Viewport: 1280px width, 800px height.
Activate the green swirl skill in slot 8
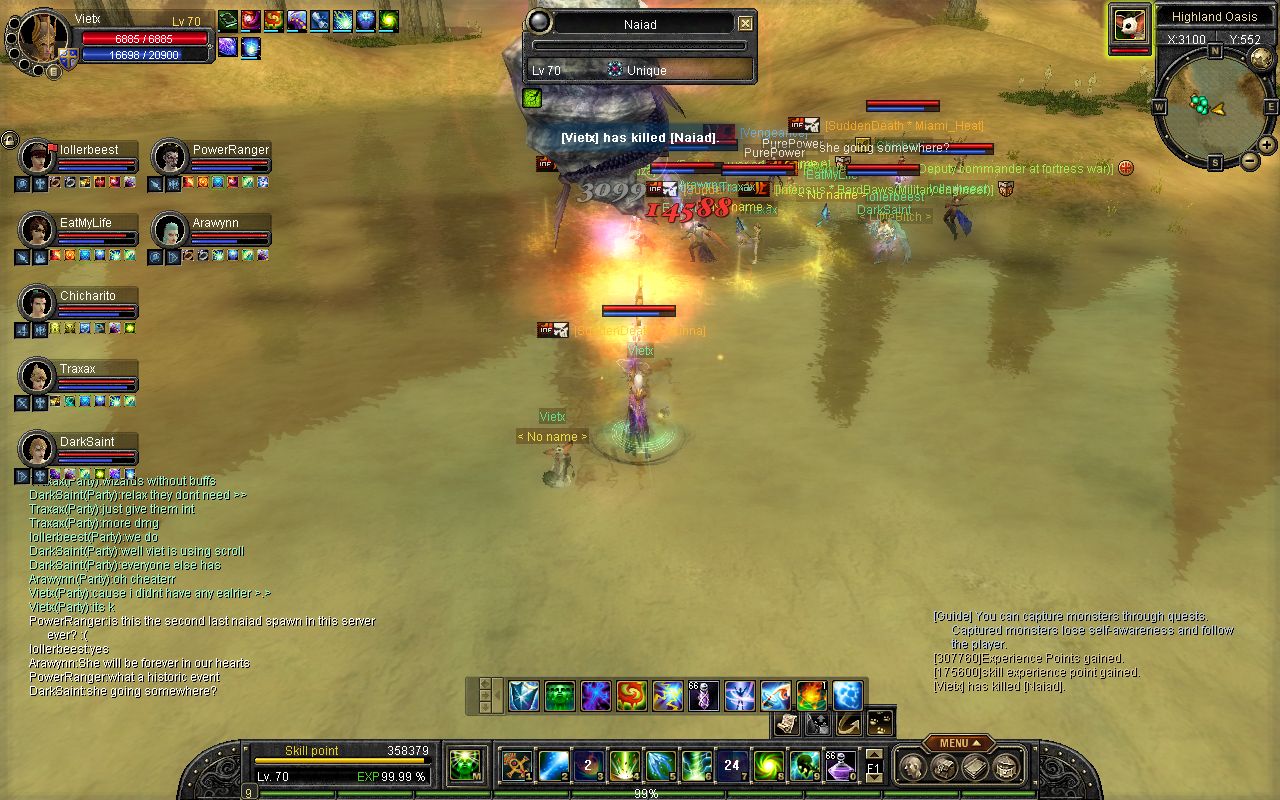768,766
